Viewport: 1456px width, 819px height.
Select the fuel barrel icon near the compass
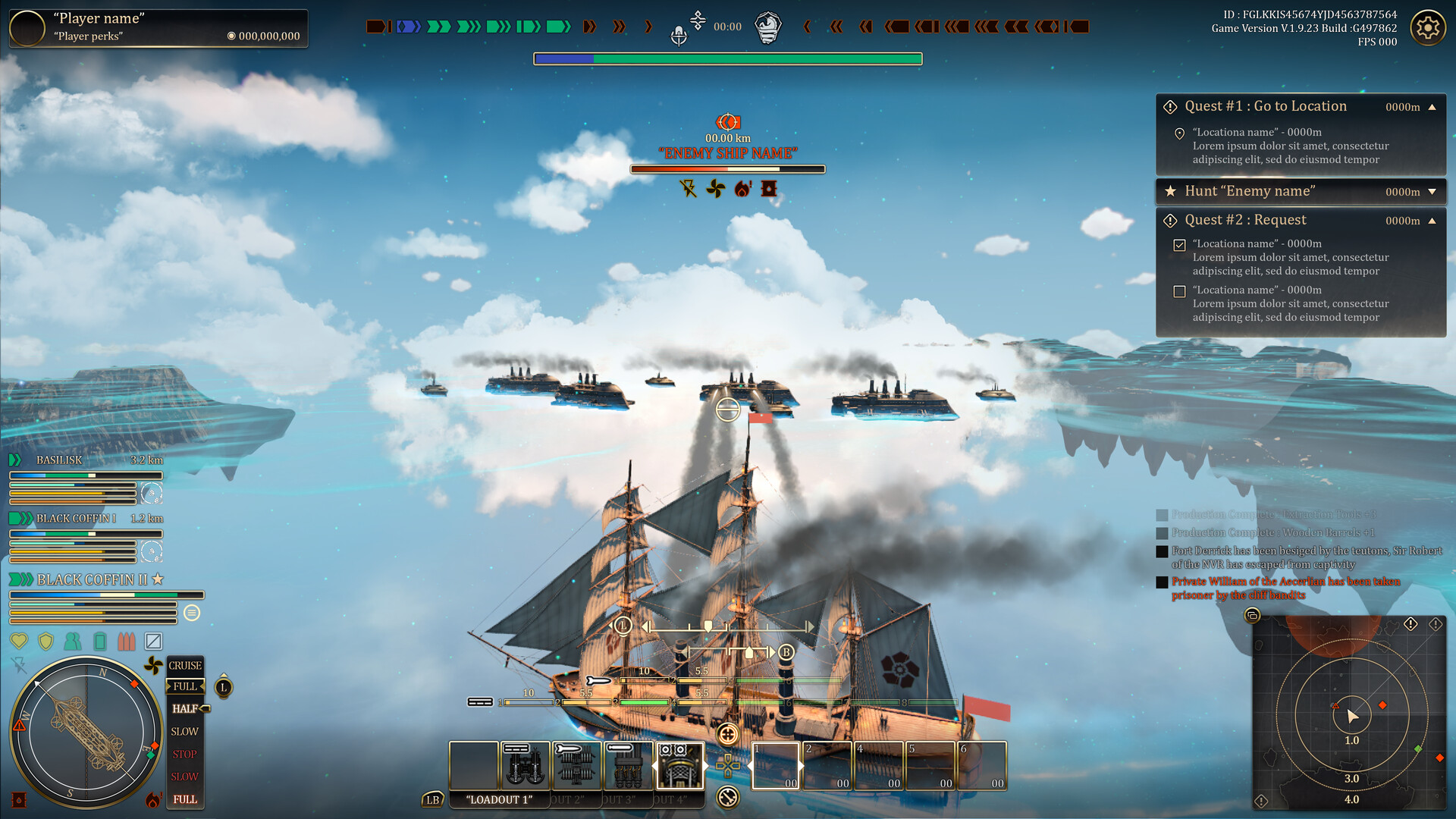pyautogui.click(x=18, y=799)
